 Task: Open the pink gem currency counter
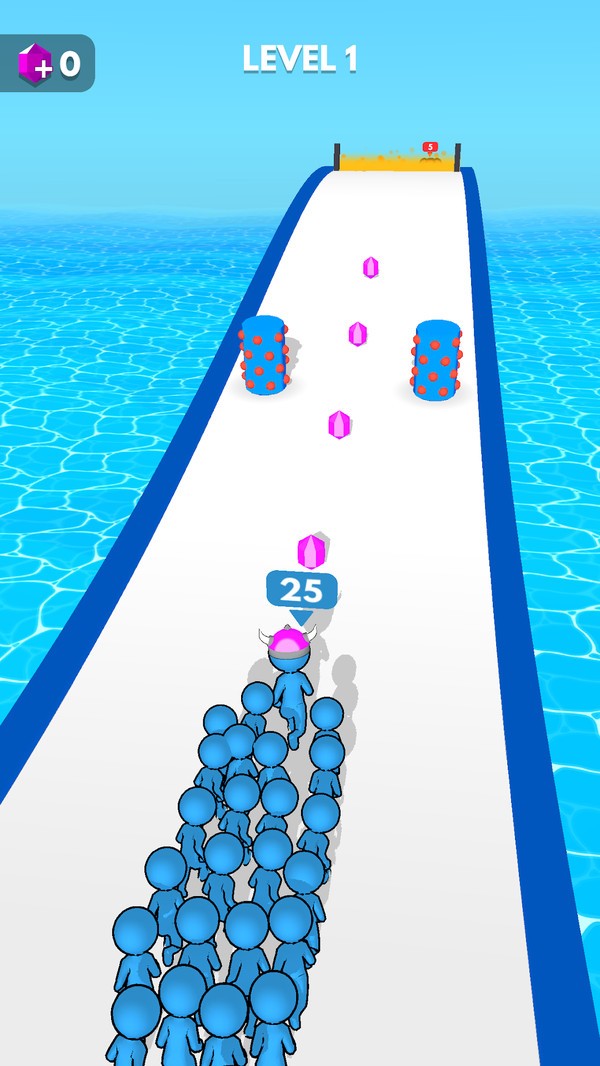(x=47, y=64)
